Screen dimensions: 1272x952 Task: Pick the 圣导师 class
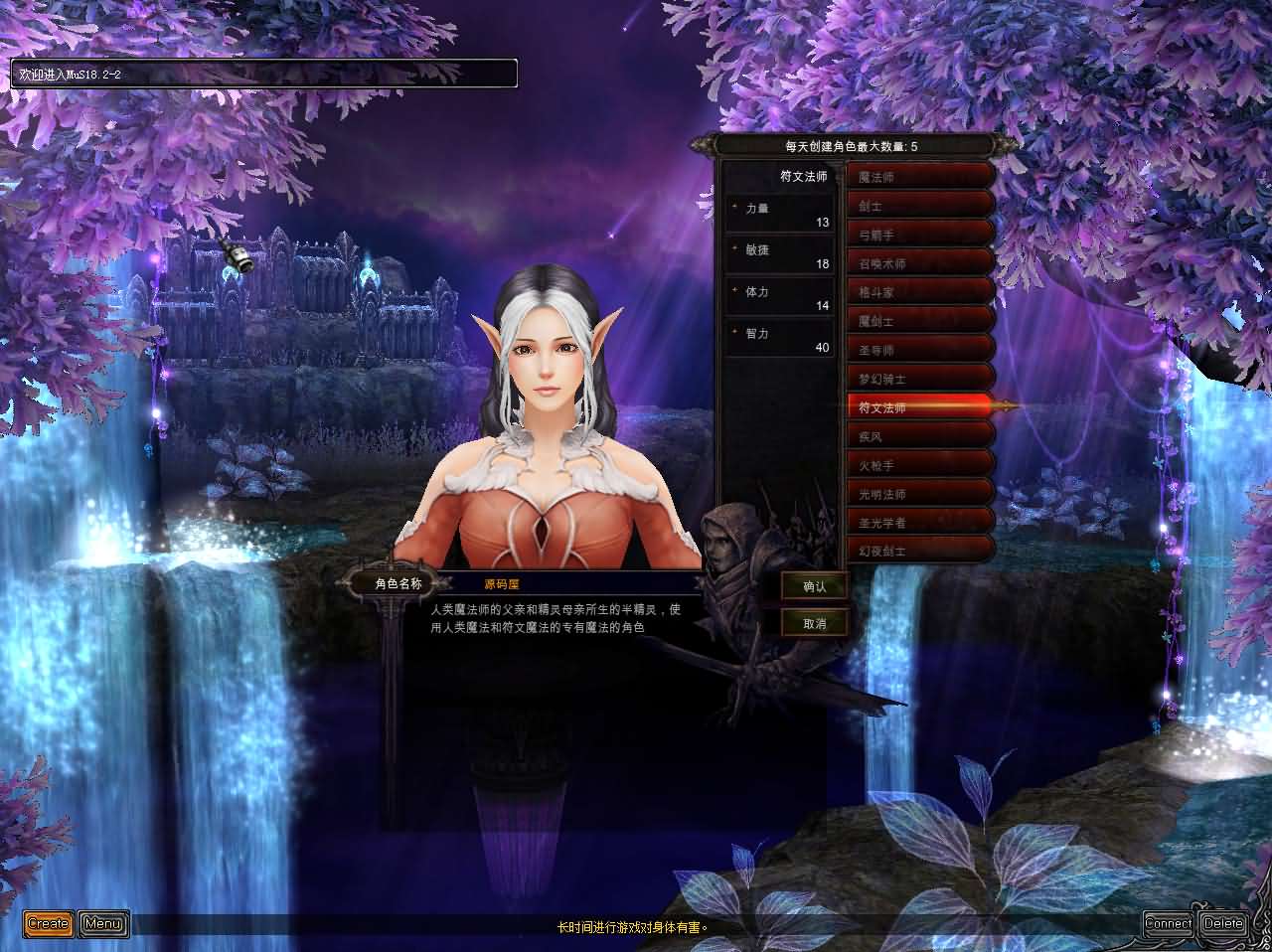[919, 350]
